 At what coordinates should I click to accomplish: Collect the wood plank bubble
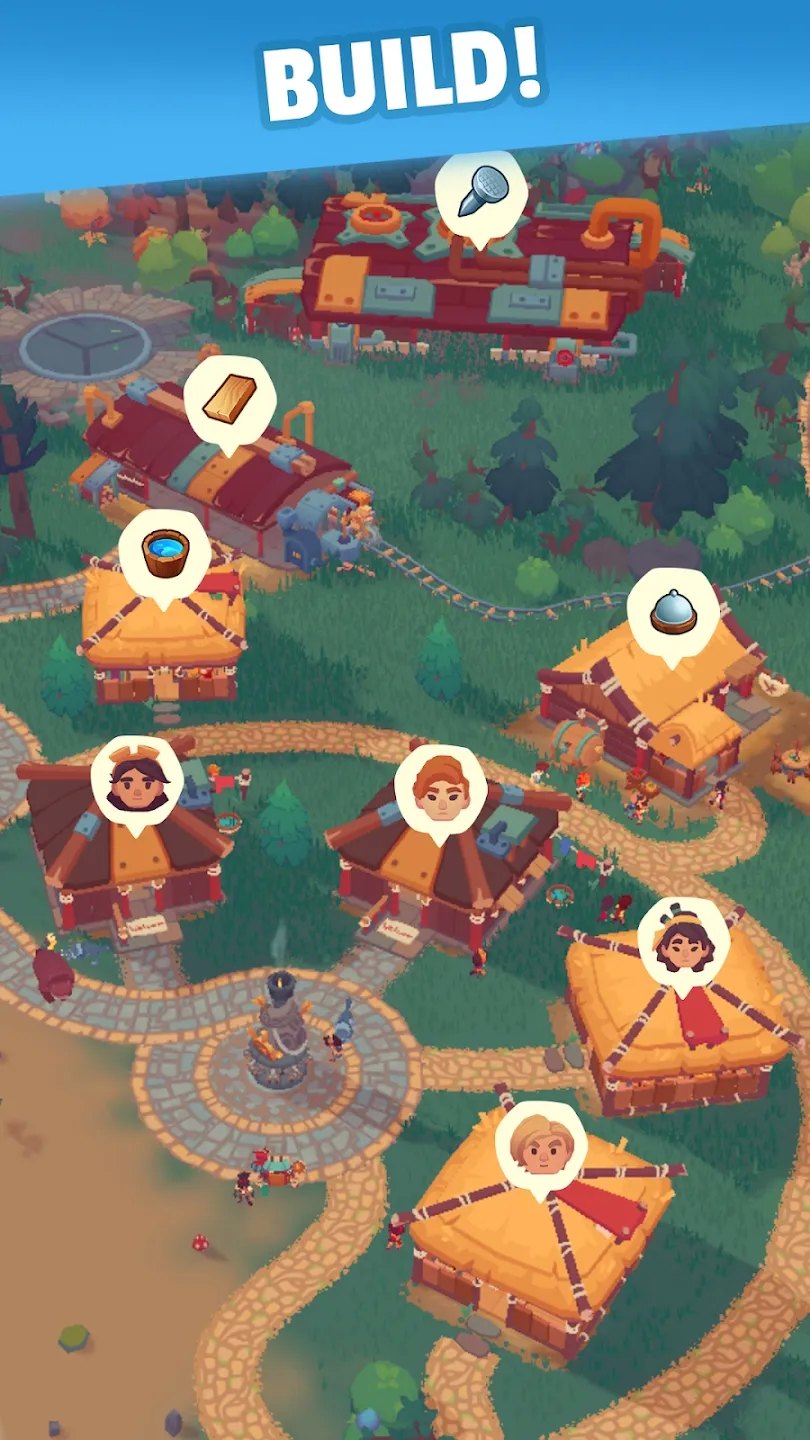(229, 401)
